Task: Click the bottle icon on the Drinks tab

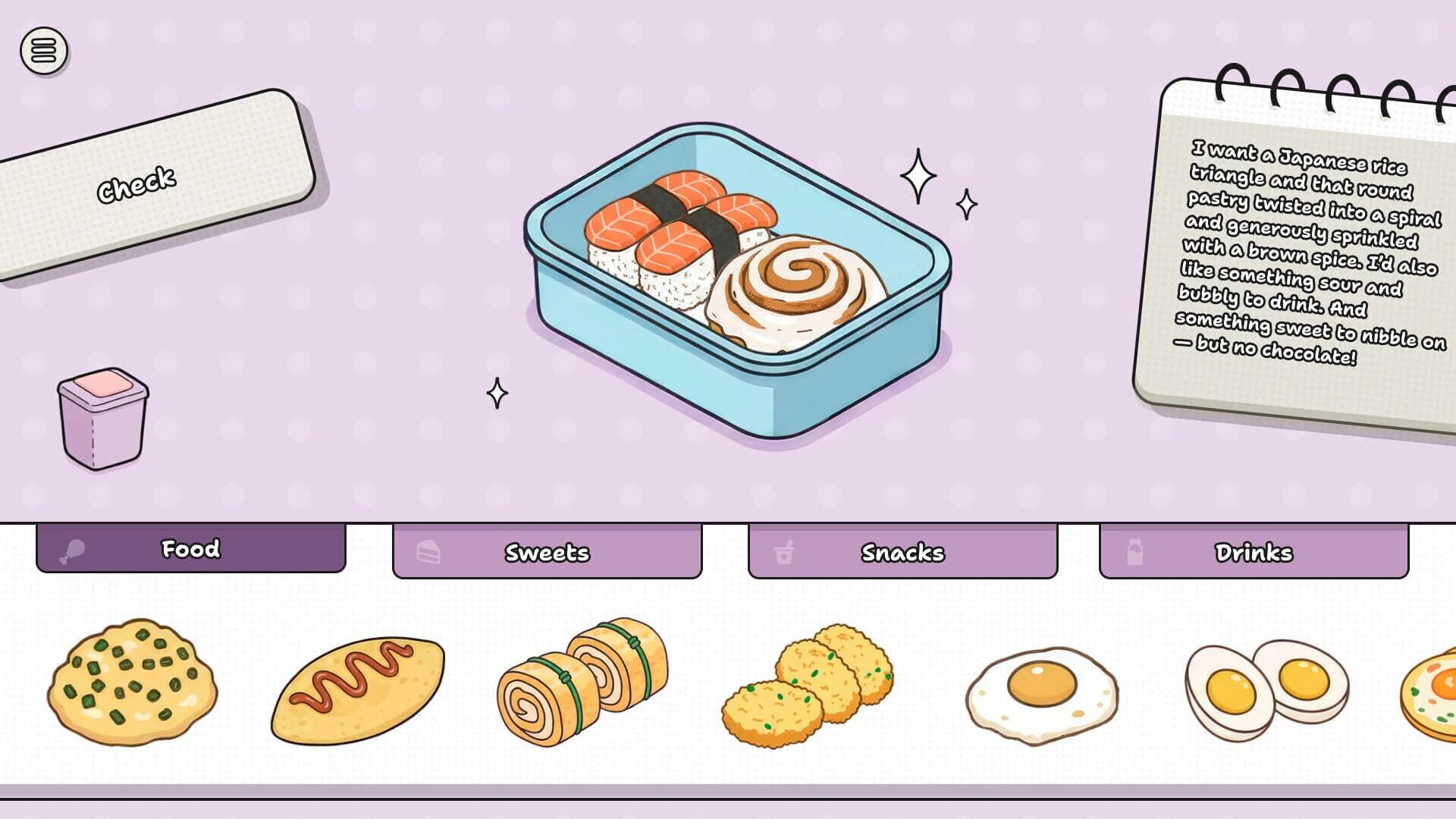Action: pyautogui.click(x=1134, y=553)
